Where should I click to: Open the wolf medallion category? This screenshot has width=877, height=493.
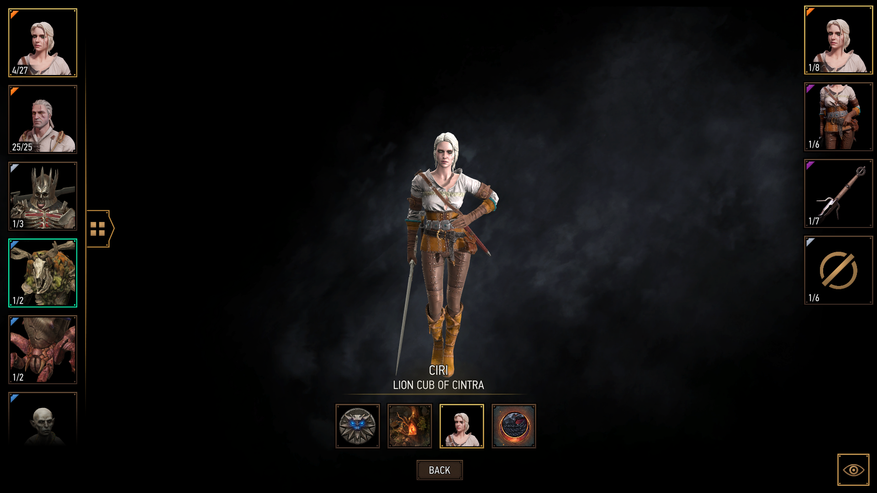coord(358,426)
